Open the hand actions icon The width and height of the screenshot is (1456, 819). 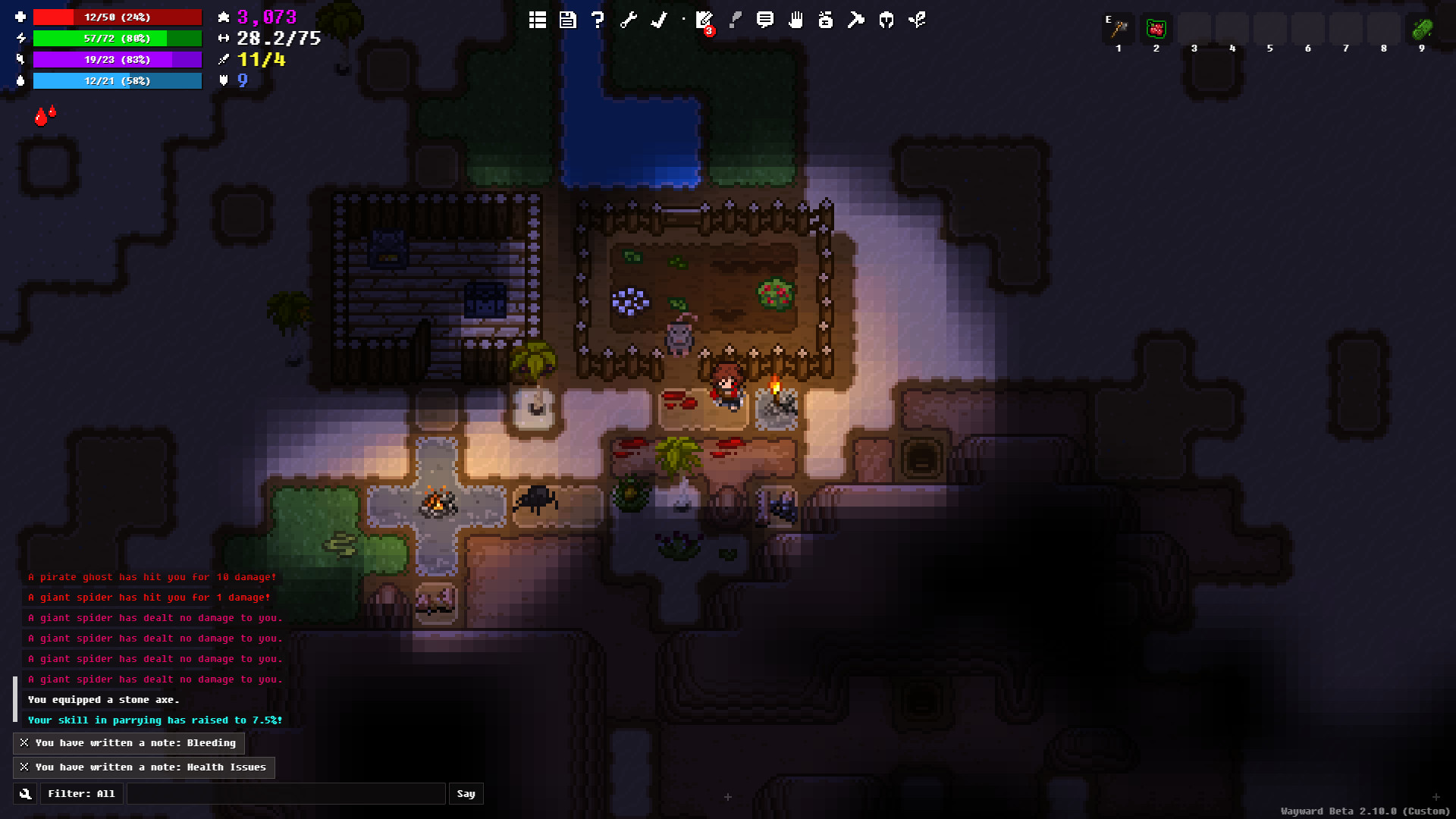[x=795, y=20]
